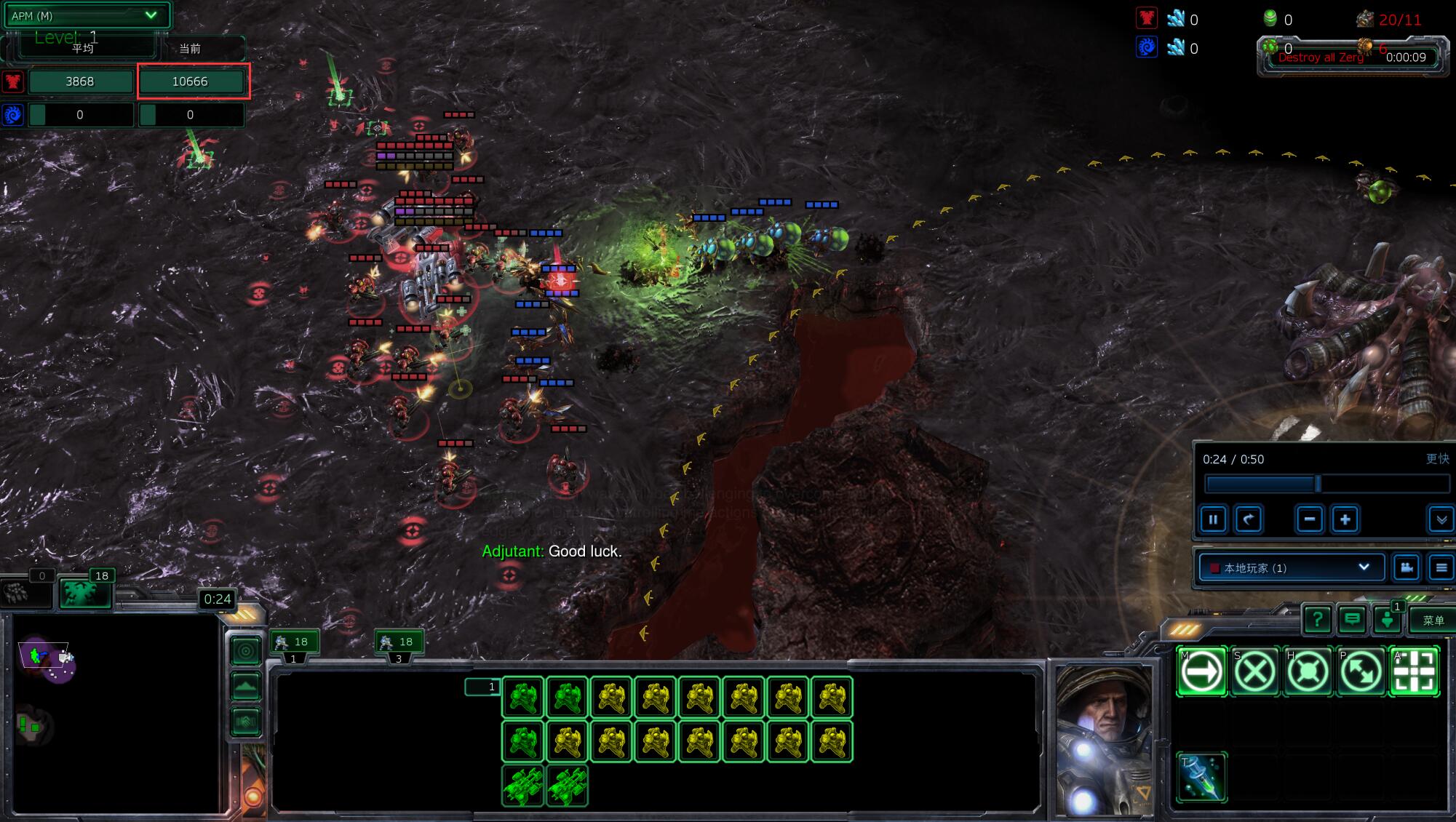Click the replay rewind arrow button

(x=1249, y=519)
